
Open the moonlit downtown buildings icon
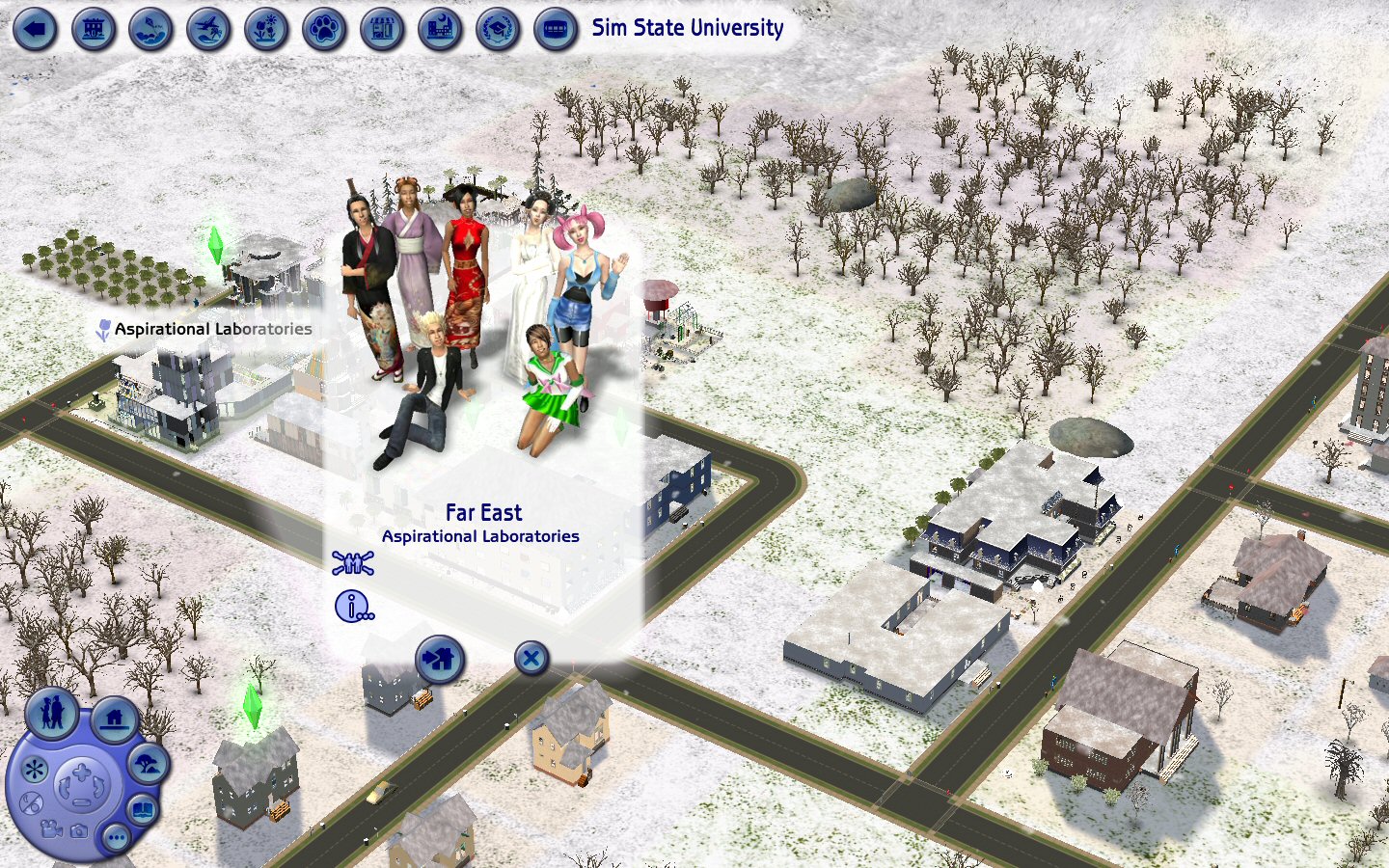click(440, 29)
